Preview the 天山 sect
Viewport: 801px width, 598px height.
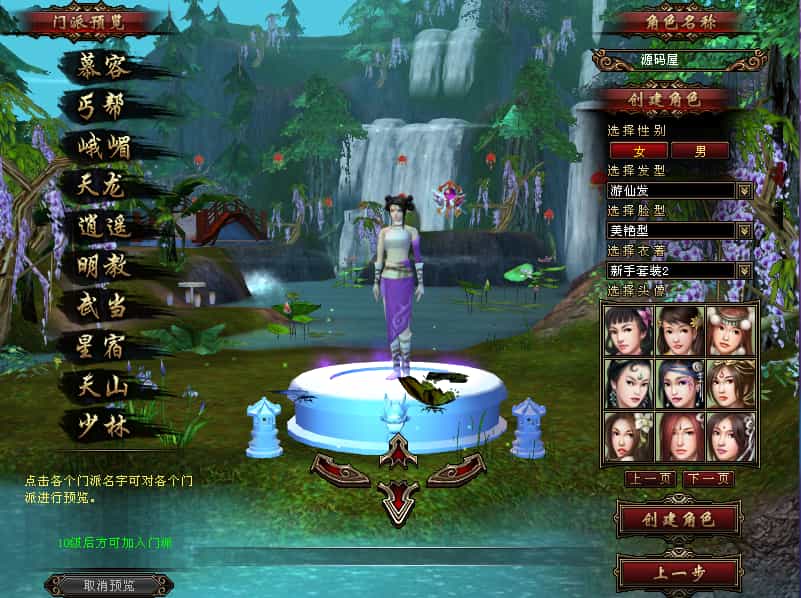(x=104, y=385)
